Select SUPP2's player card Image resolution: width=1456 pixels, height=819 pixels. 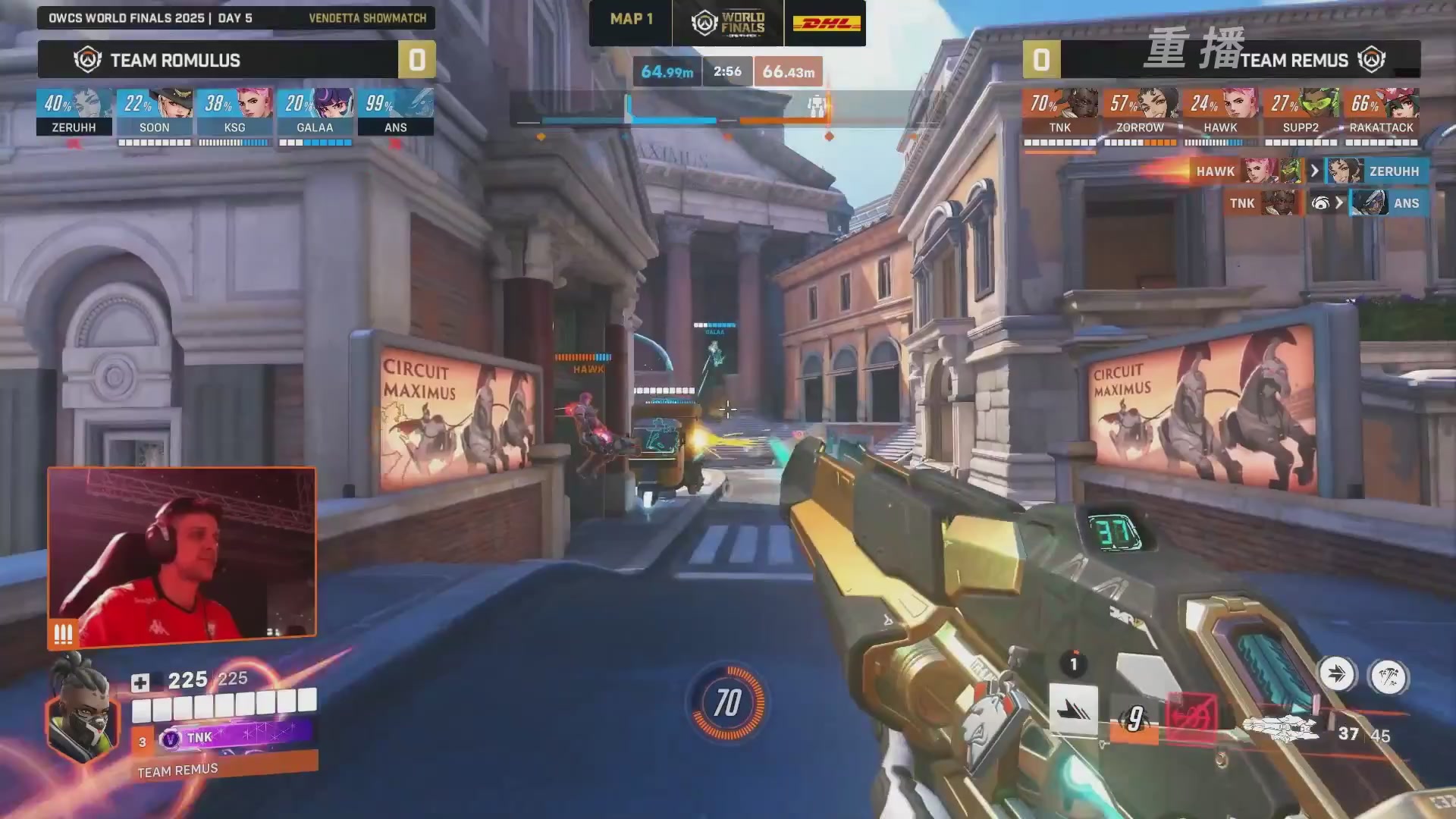(x=1301, y=111)
